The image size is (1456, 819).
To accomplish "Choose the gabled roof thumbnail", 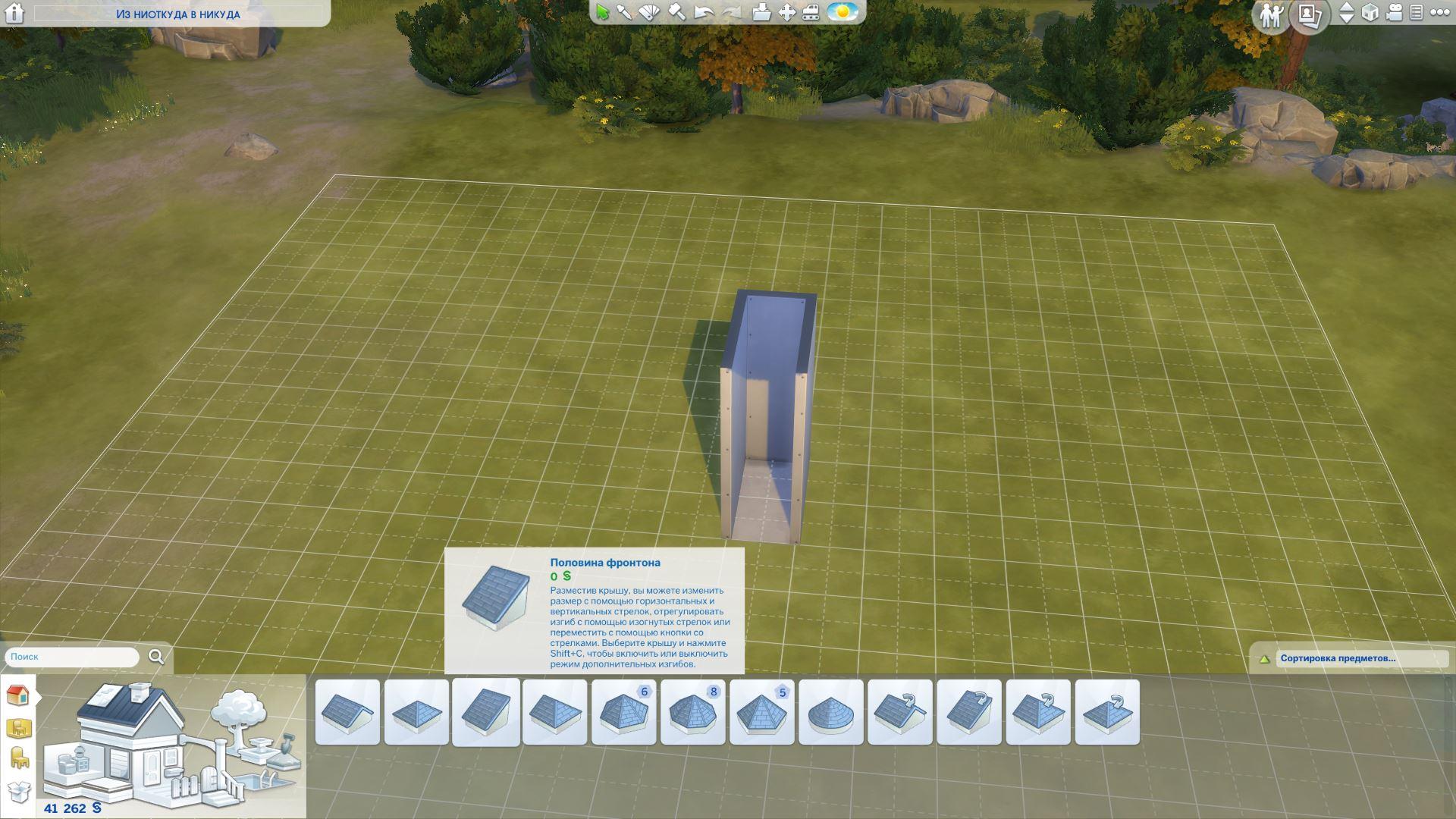I will click(x=347, y=713).
